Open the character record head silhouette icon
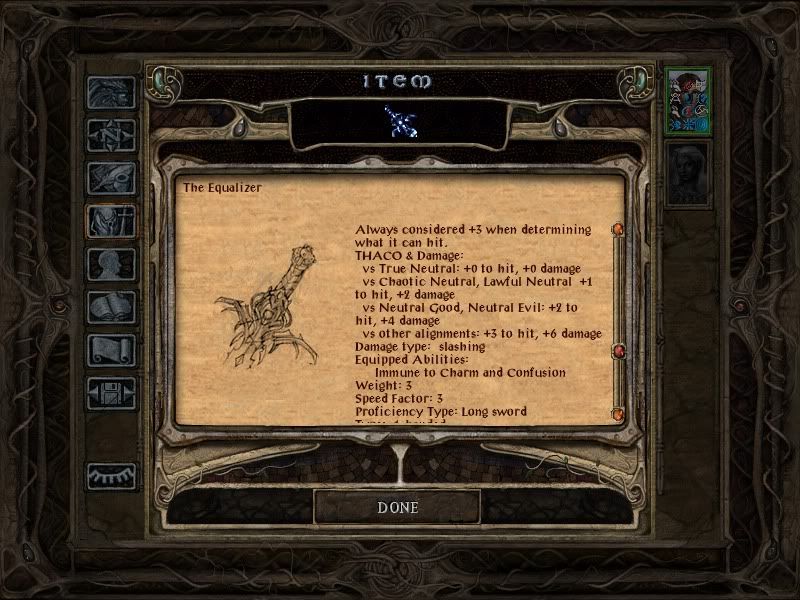The image size is (800, 600). pyautogui.click(x=110, y=265)
